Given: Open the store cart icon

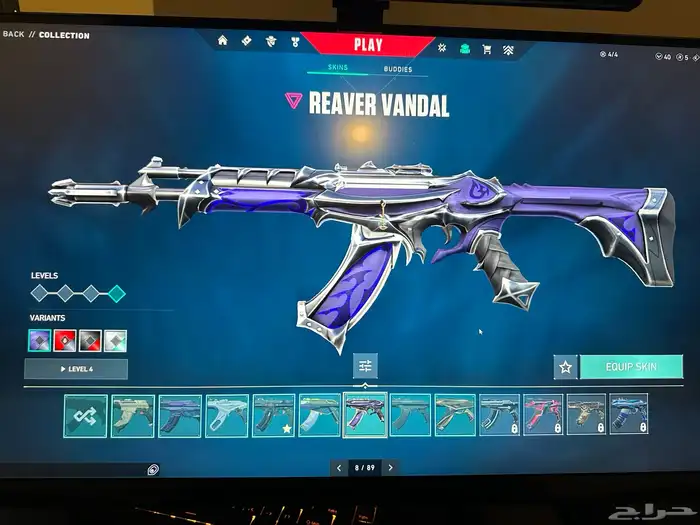Looking at the screenshot, I should 487,49.
